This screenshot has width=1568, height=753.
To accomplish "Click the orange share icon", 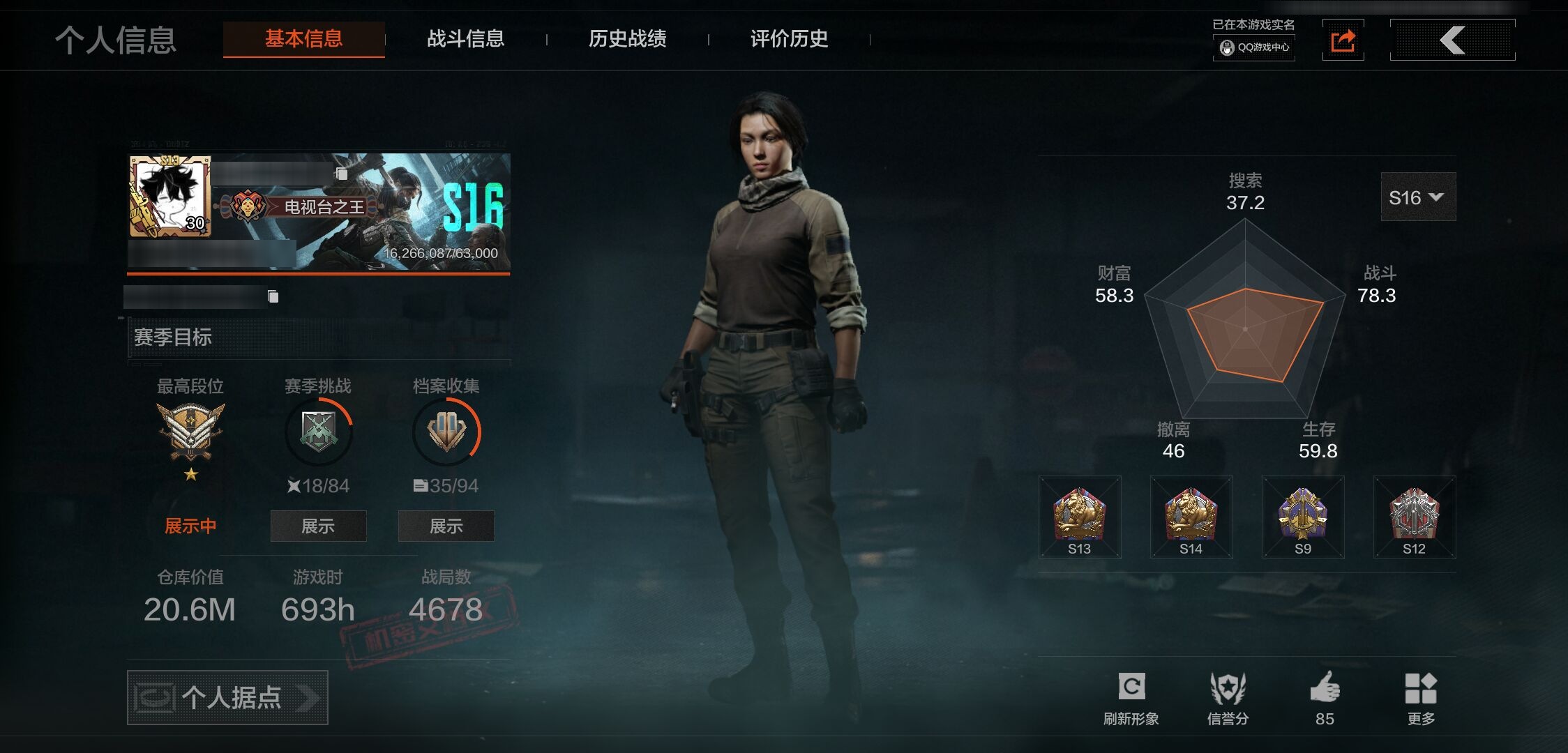I will point(1343,40).
